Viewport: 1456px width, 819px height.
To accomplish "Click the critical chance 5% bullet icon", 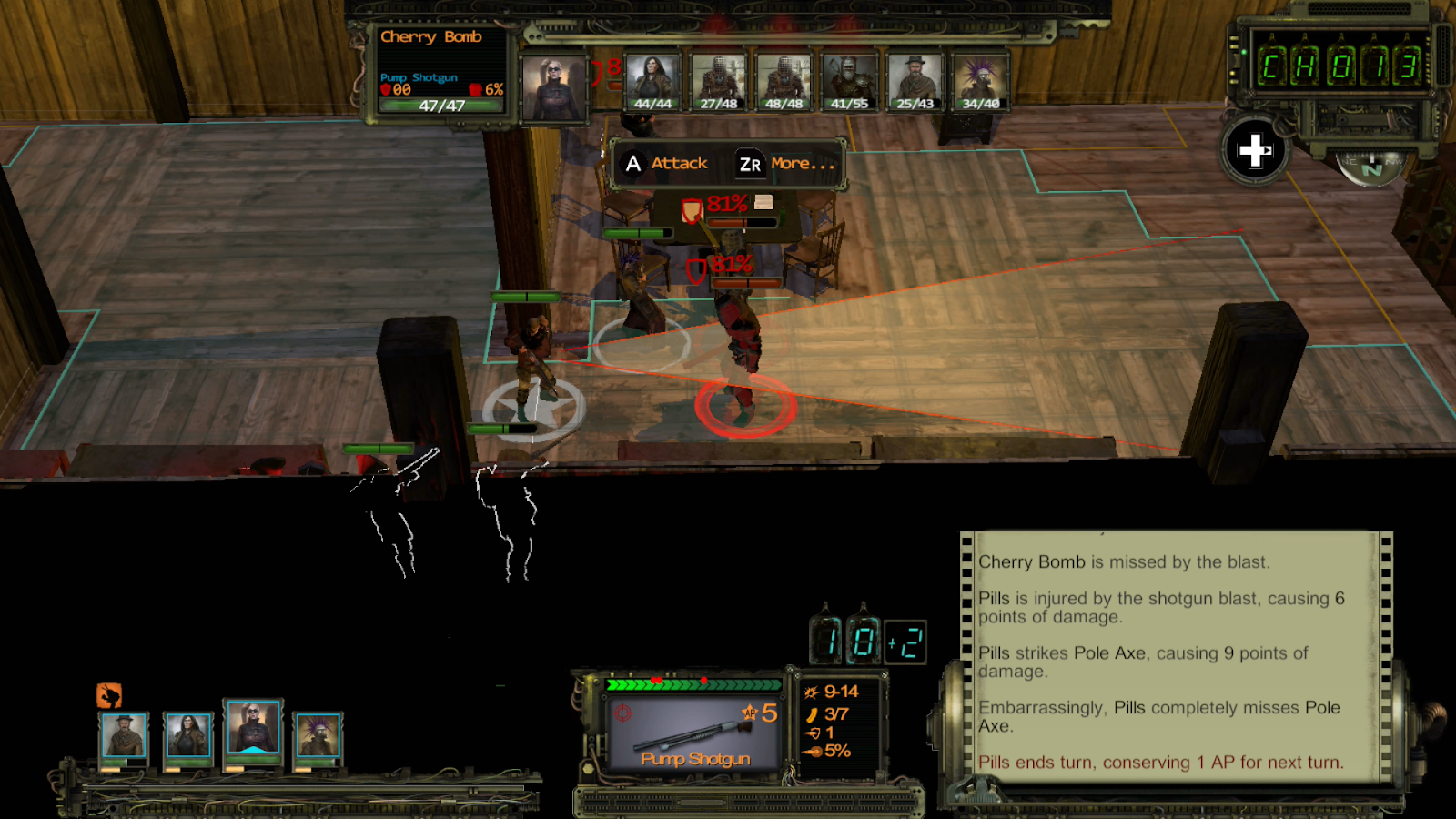I will point(813,752).
